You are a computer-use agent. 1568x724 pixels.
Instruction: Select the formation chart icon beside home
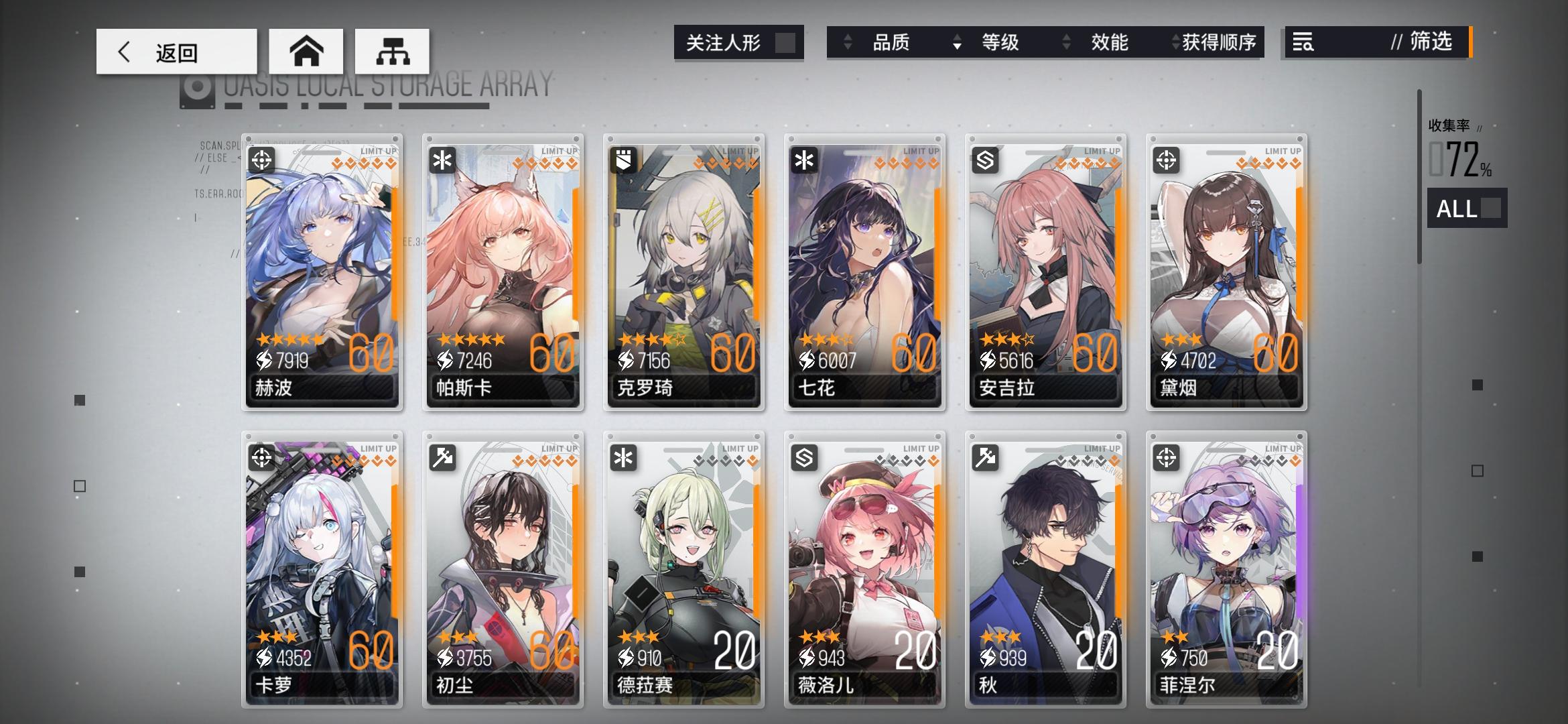[393, 51]
